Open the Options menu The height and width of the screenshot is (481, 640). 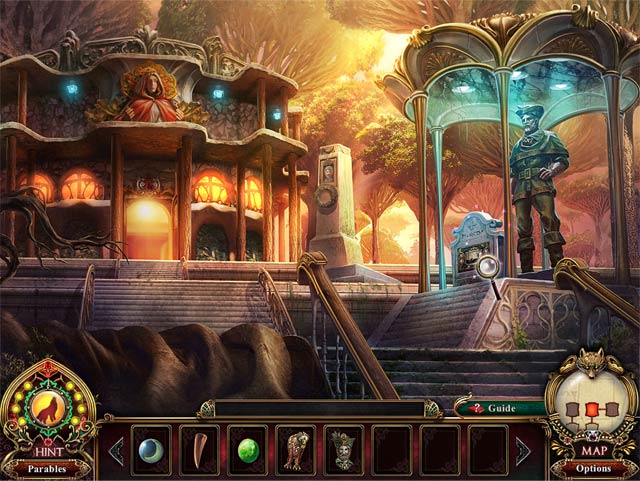click(593, 468)
